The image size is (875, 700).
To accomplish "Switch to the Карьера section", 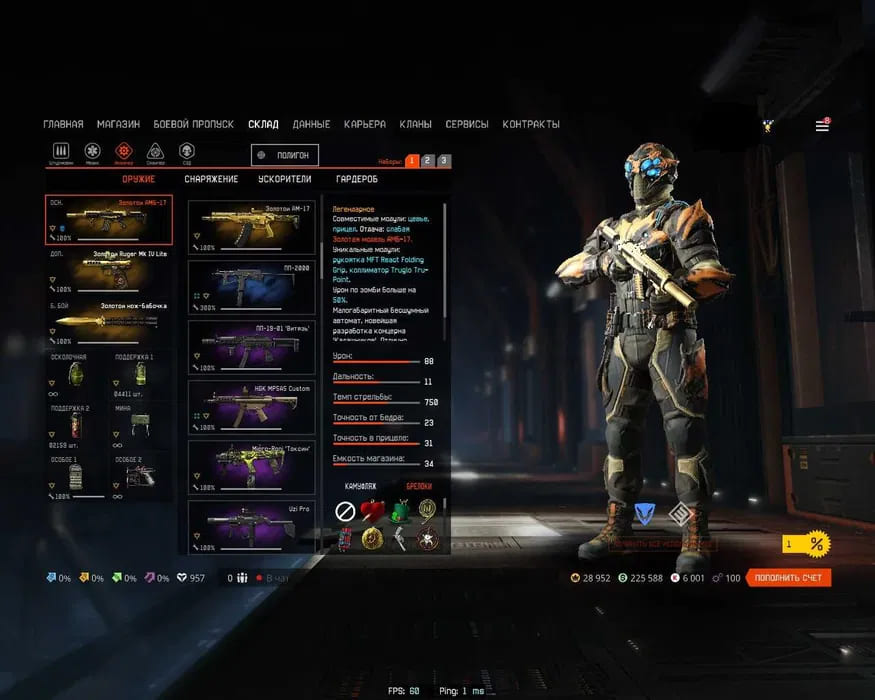I will click(x=364, y=124).
